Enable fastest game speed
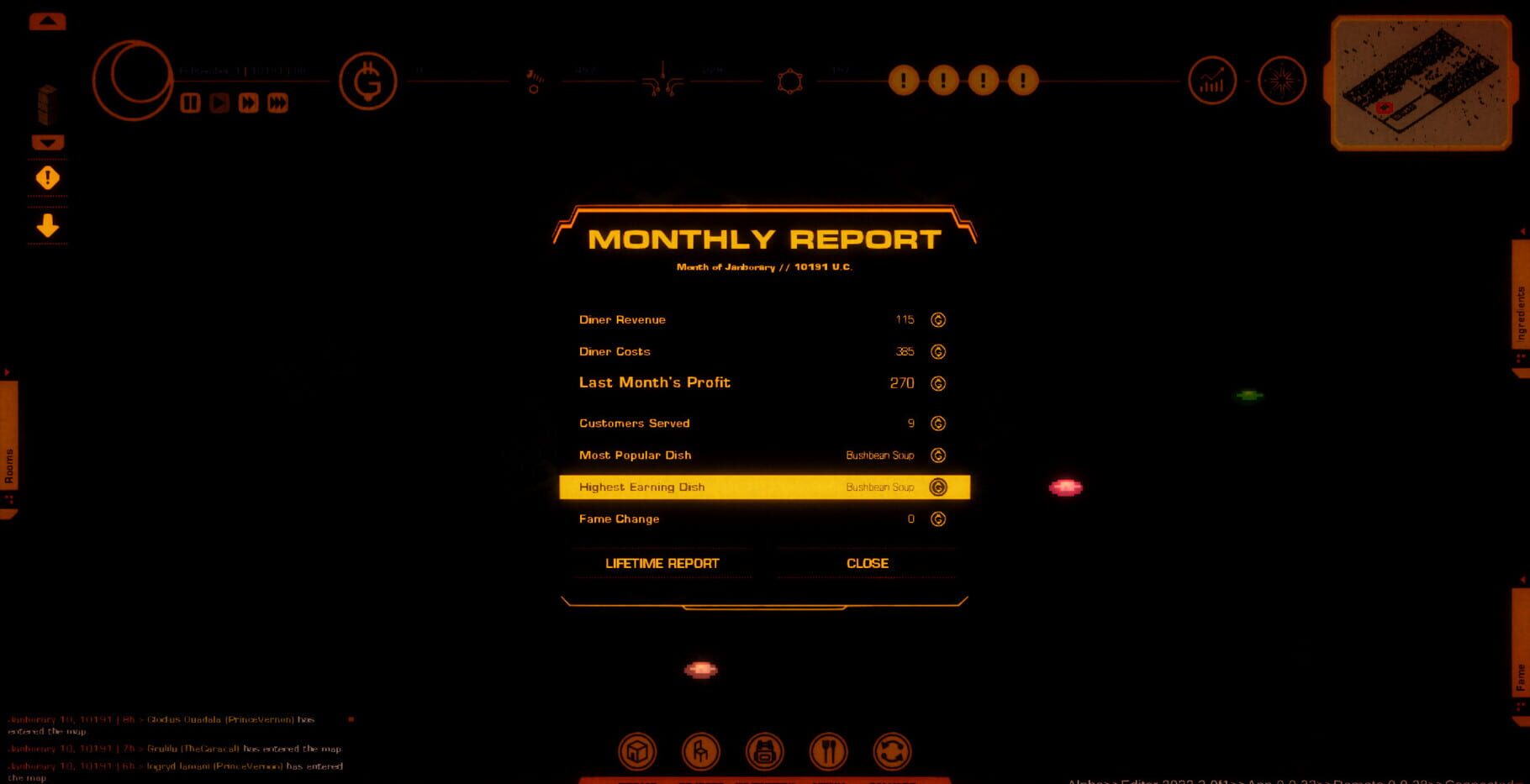 coord(277,103)
